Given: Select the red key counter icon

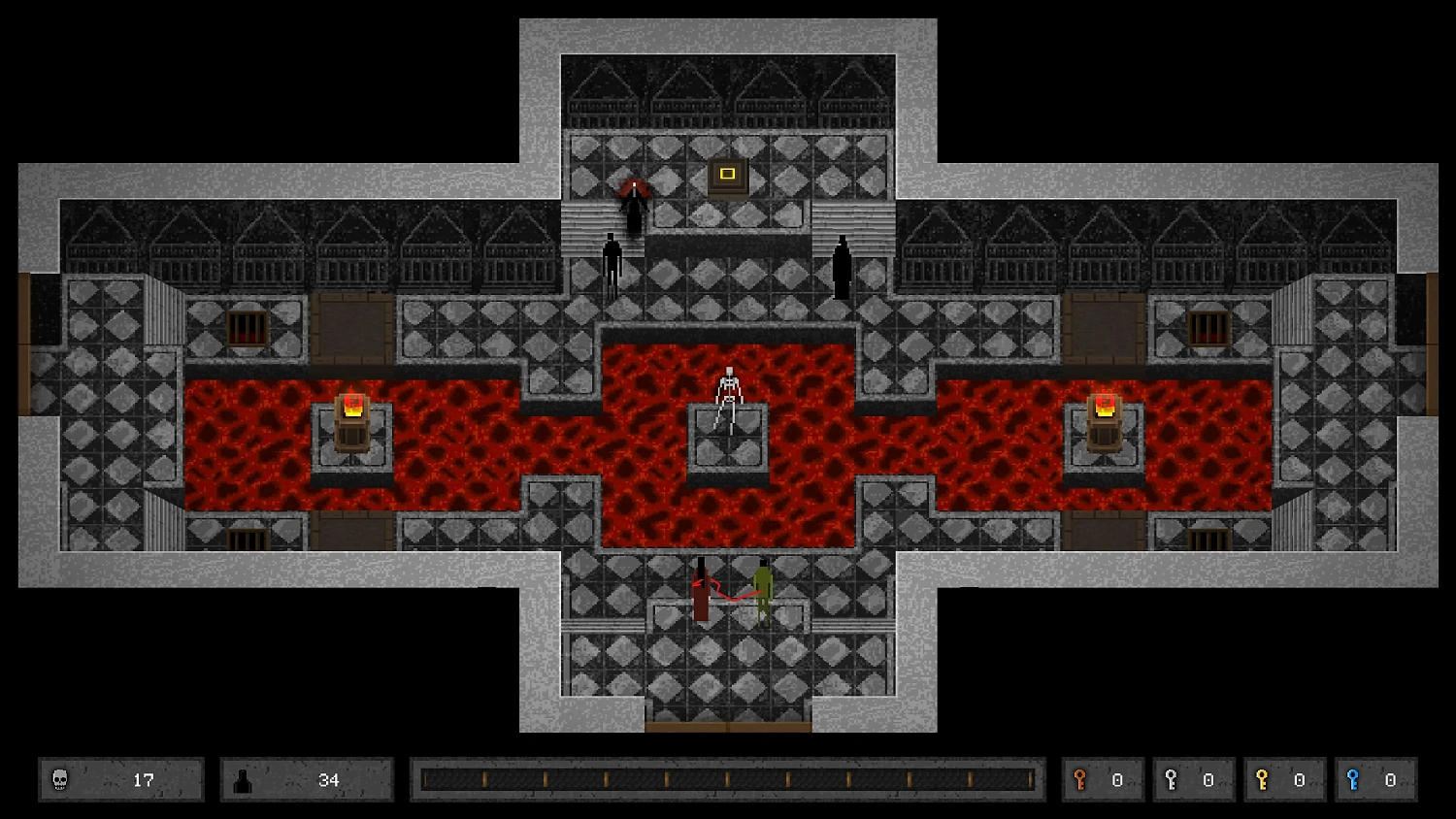Looking at the screenshot, I should tap(1081, 779).
